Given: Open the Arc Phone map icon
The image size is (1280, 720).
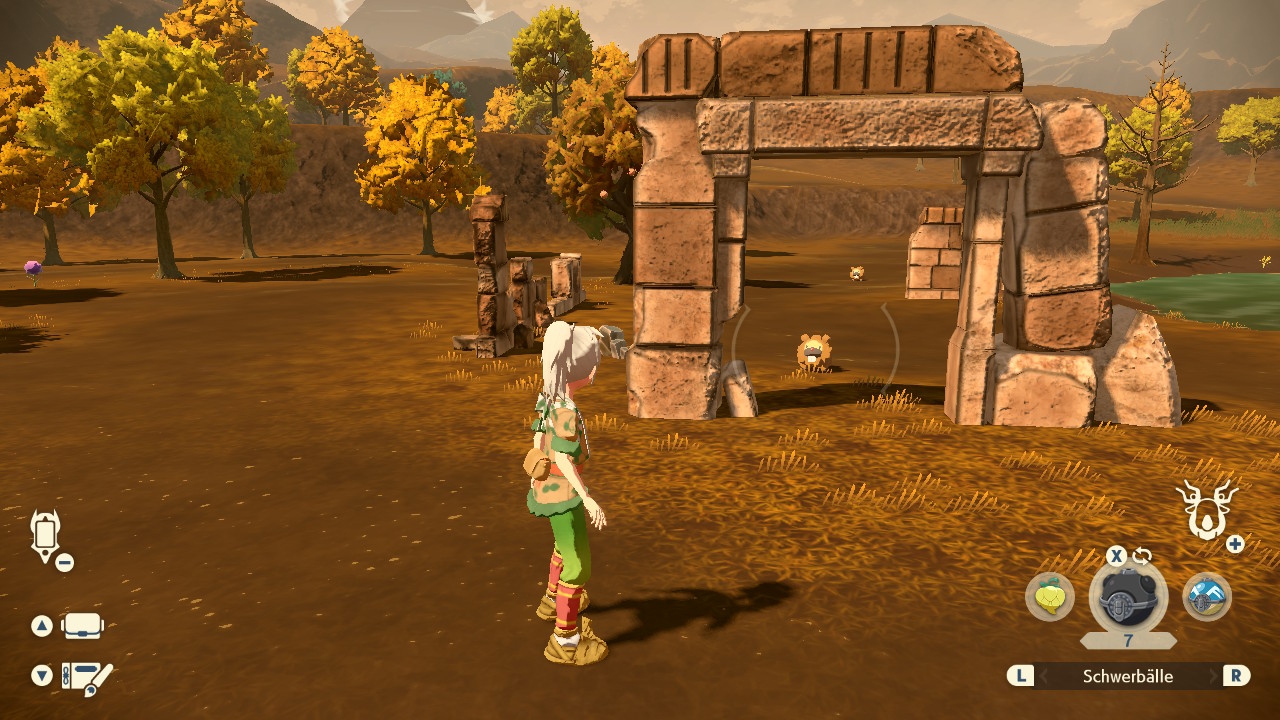Looking at the screenshot, I should [46, 535].
